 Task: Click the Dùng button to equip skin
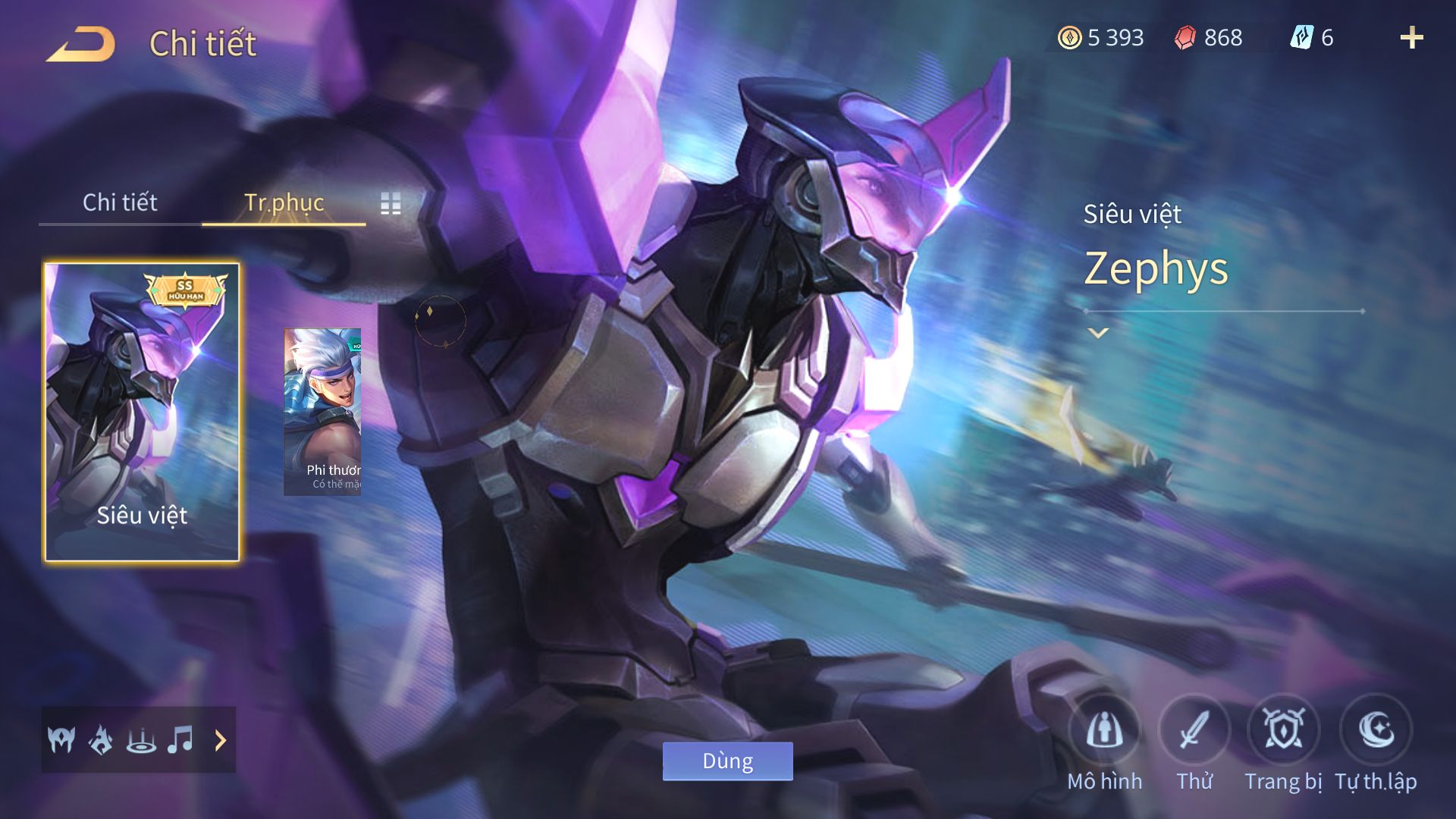pos(727,761)
